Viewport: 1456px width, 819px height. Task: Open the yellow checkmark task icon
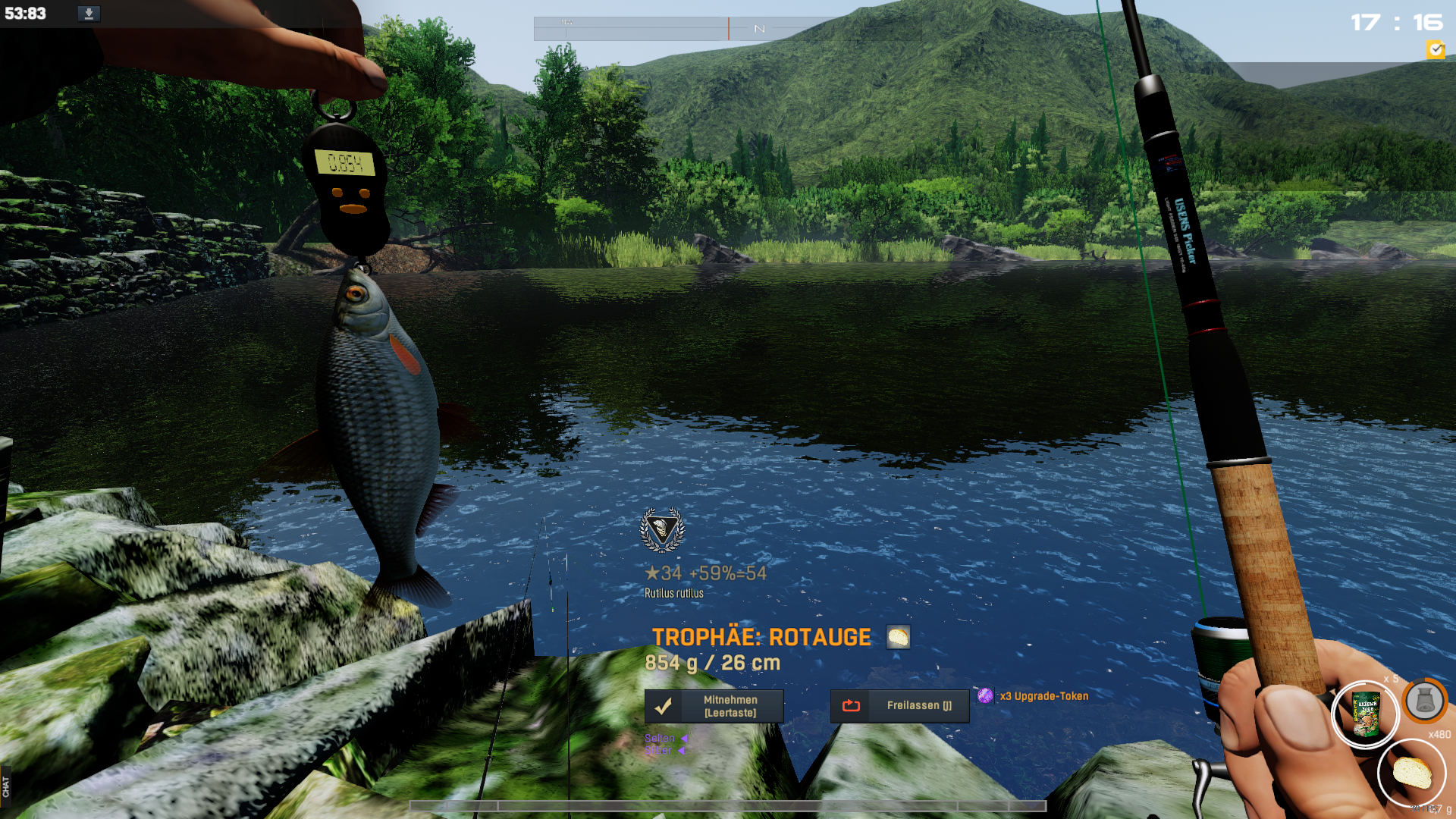(x=1435, y=50)
